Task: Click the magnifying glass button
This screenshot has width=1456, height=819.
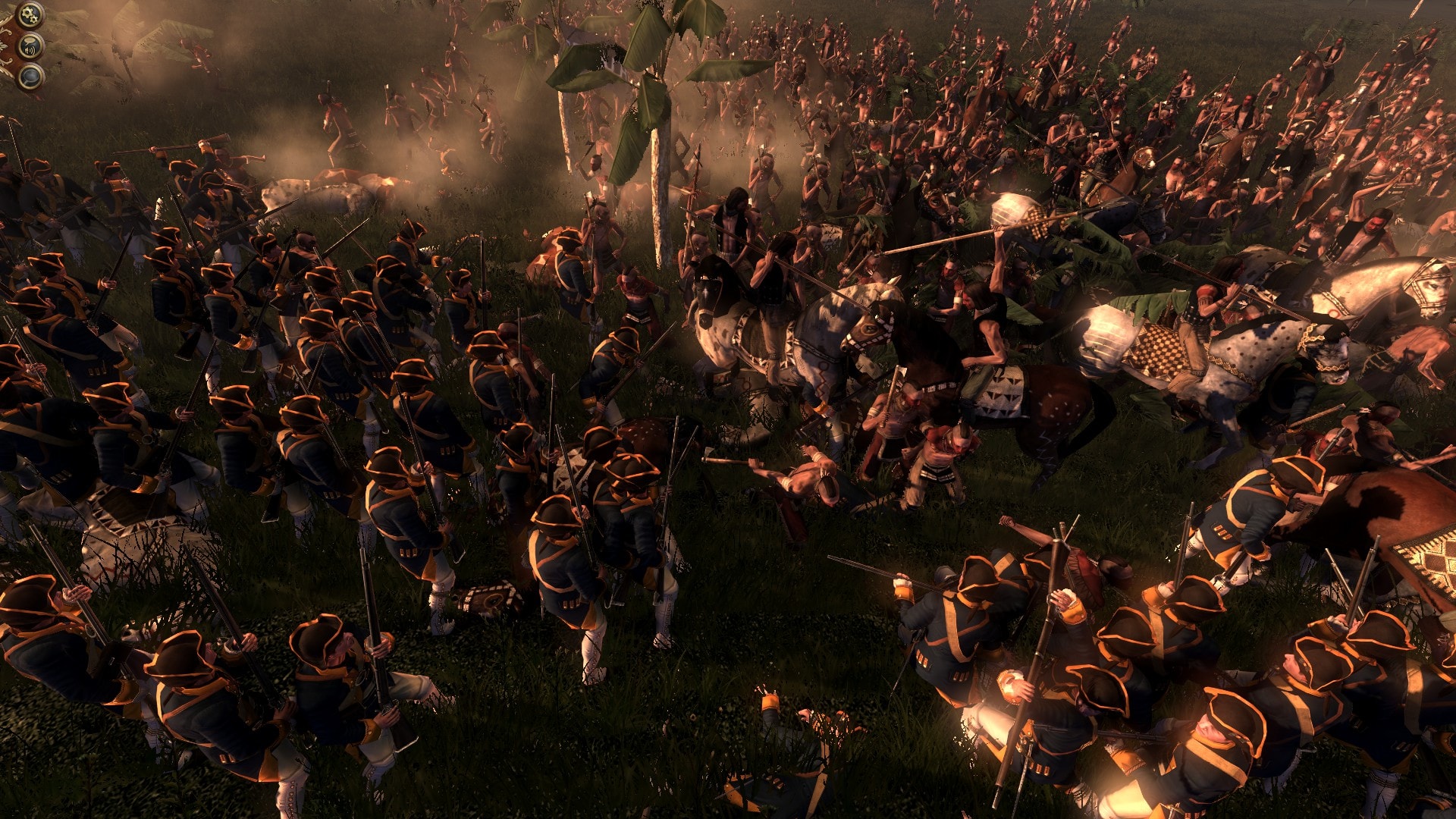Action: [30, 77]
